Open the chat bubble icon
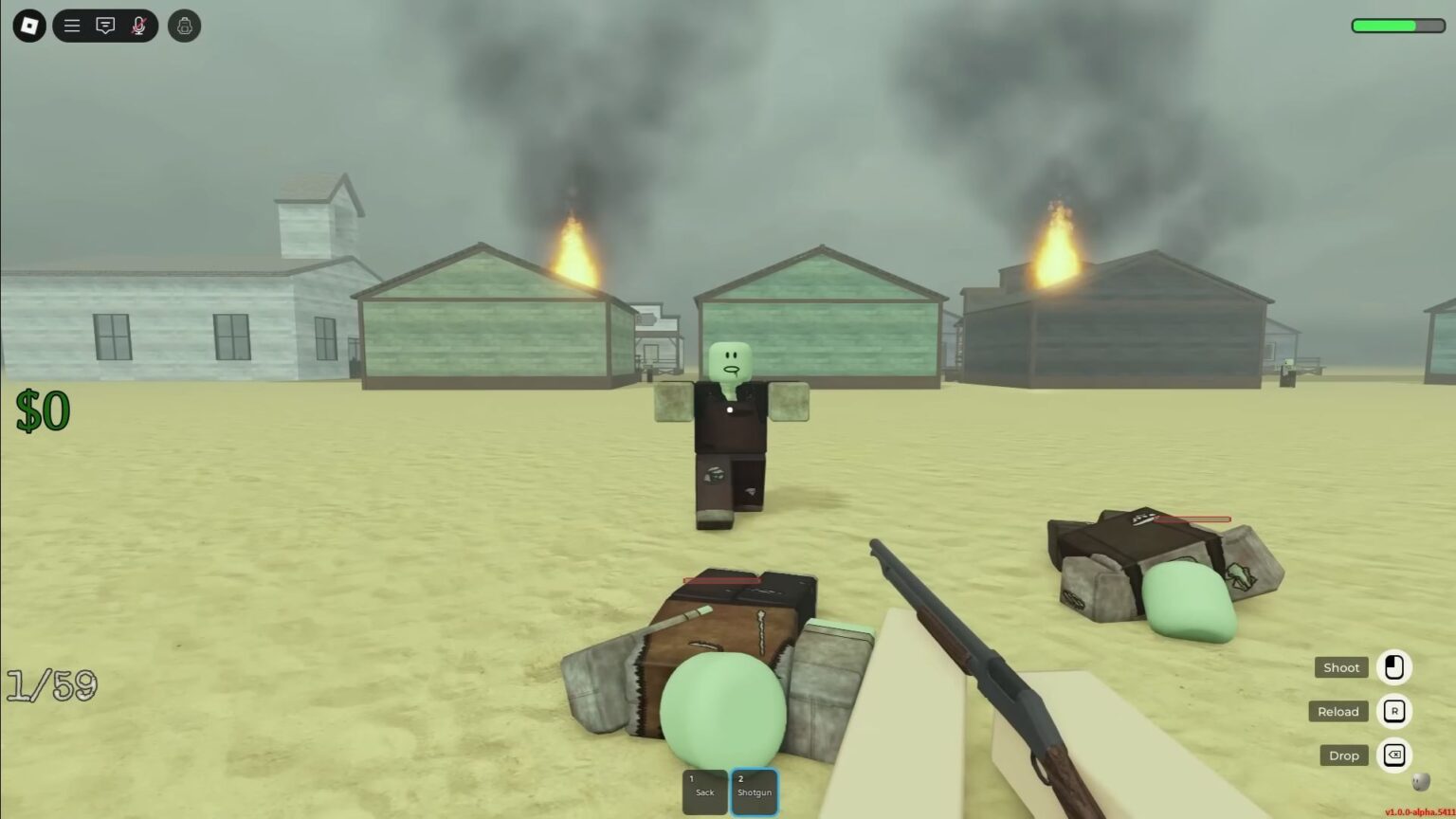 pos(105,26)
